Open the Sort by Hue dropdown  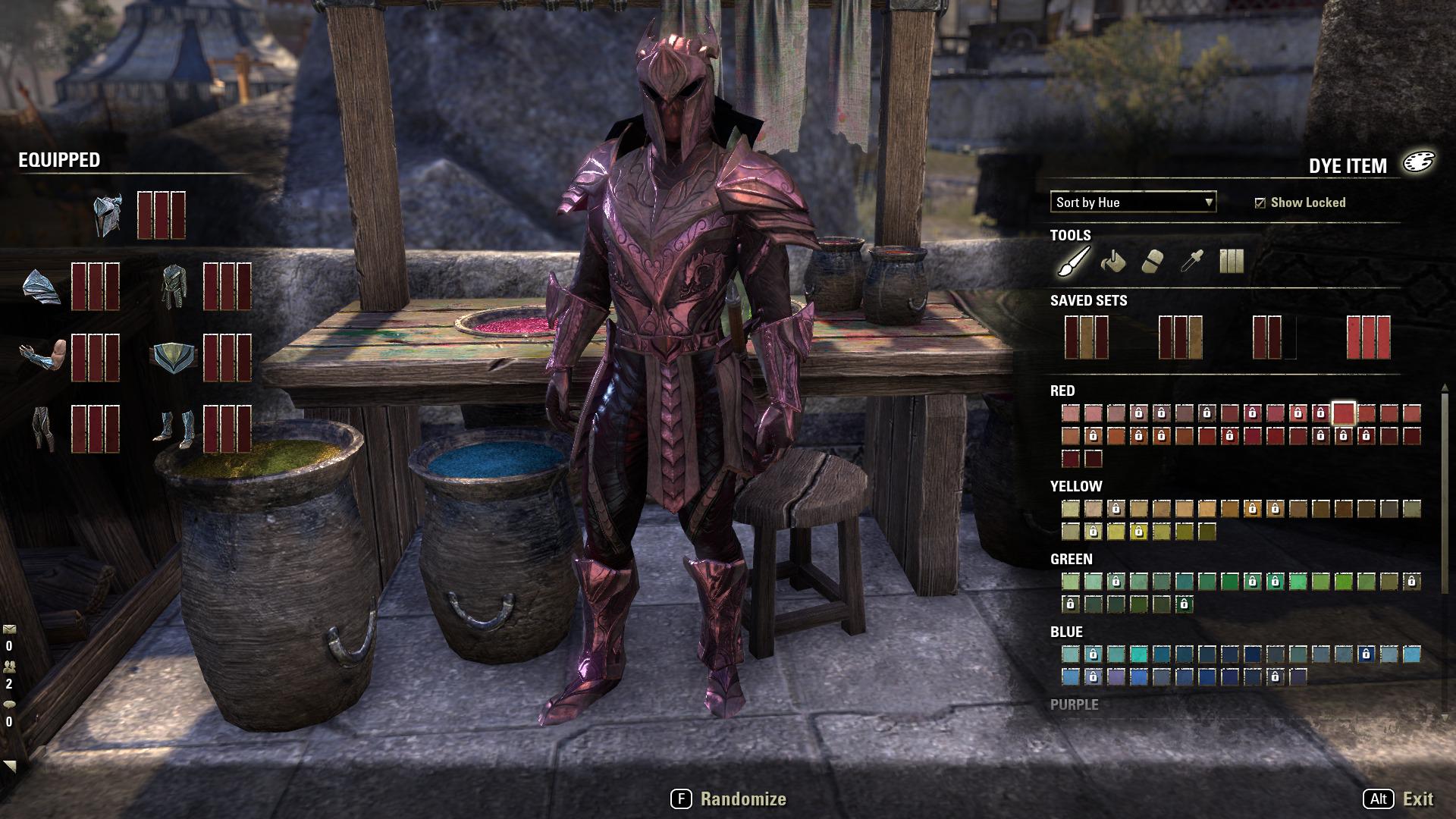(1130, 202)
